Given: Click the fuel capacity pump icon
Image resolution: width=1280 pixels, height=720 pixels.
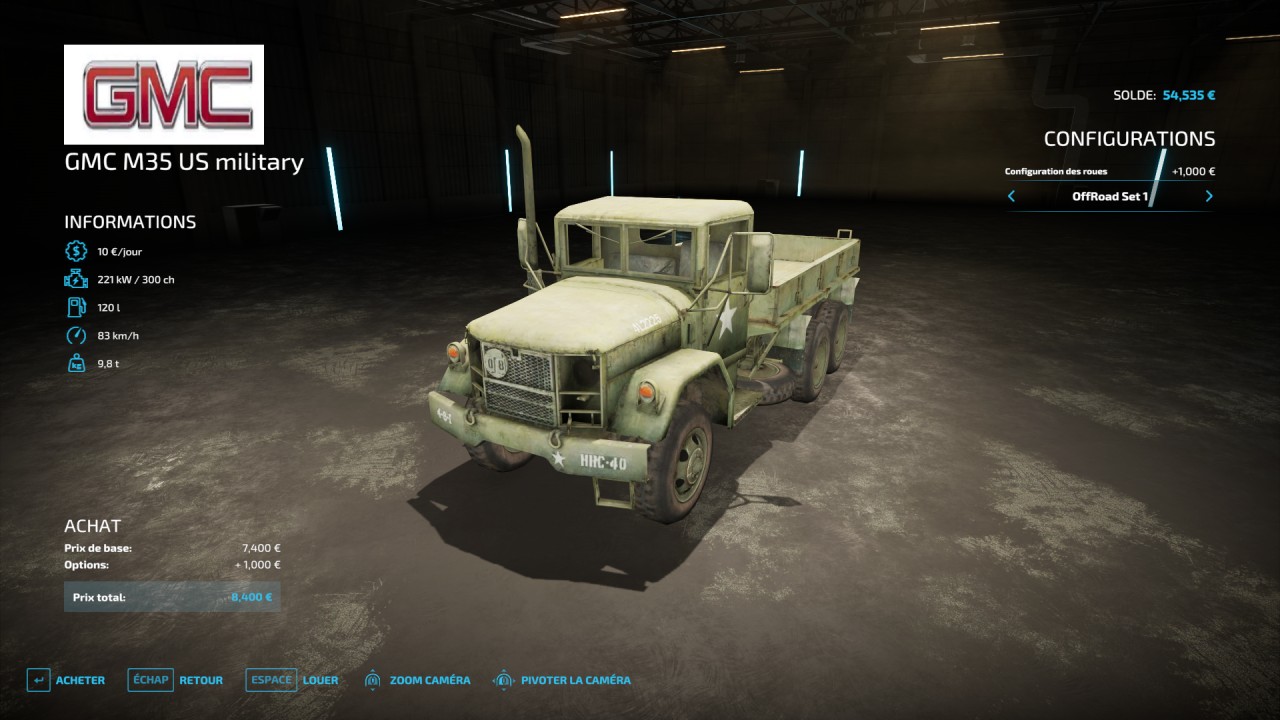Looking at the screenshot, I should tap(75, 307).
